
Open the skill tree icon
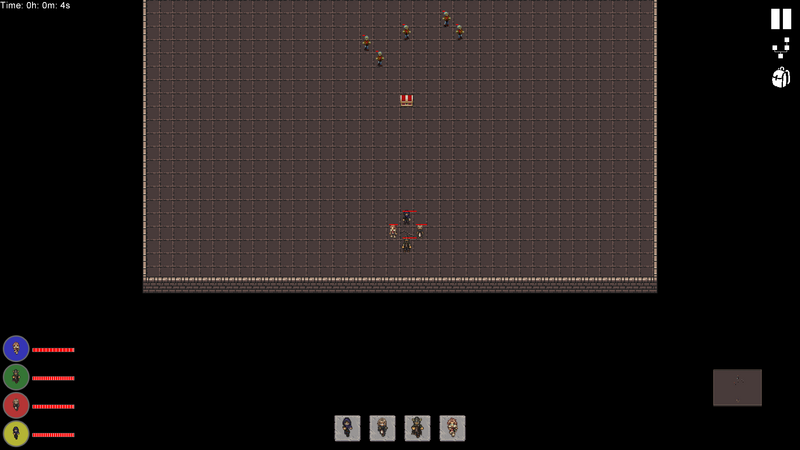click(781, 48)
